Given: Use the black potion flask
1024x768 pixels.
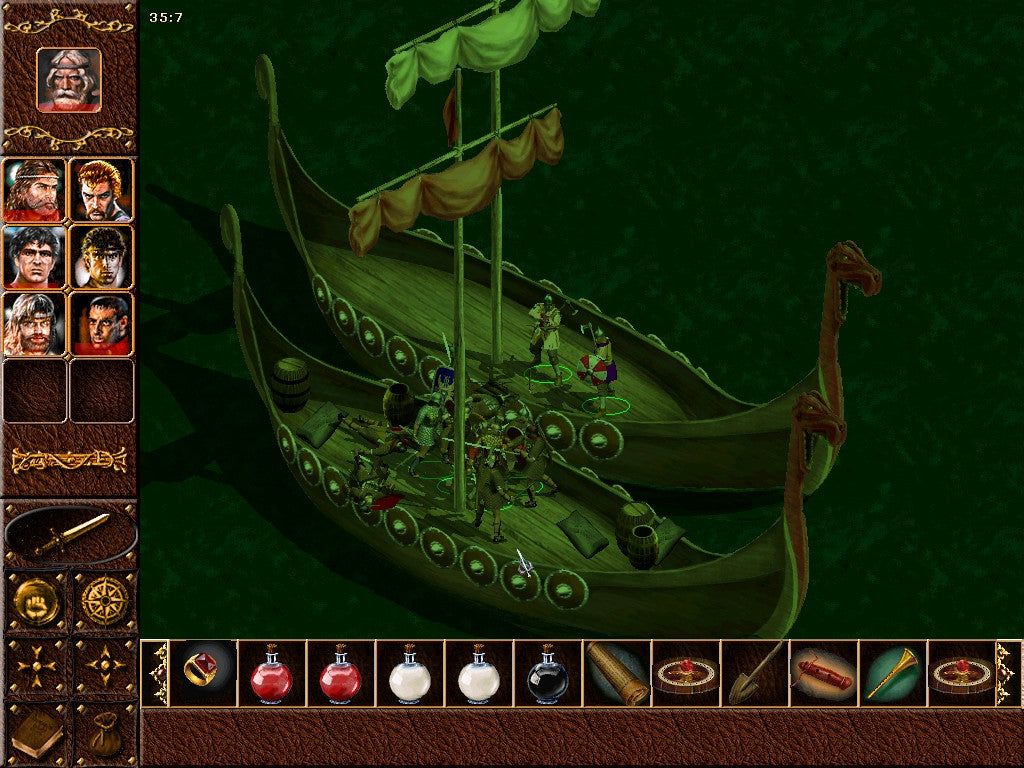Looking at the screenshot, I should (547, 675).
